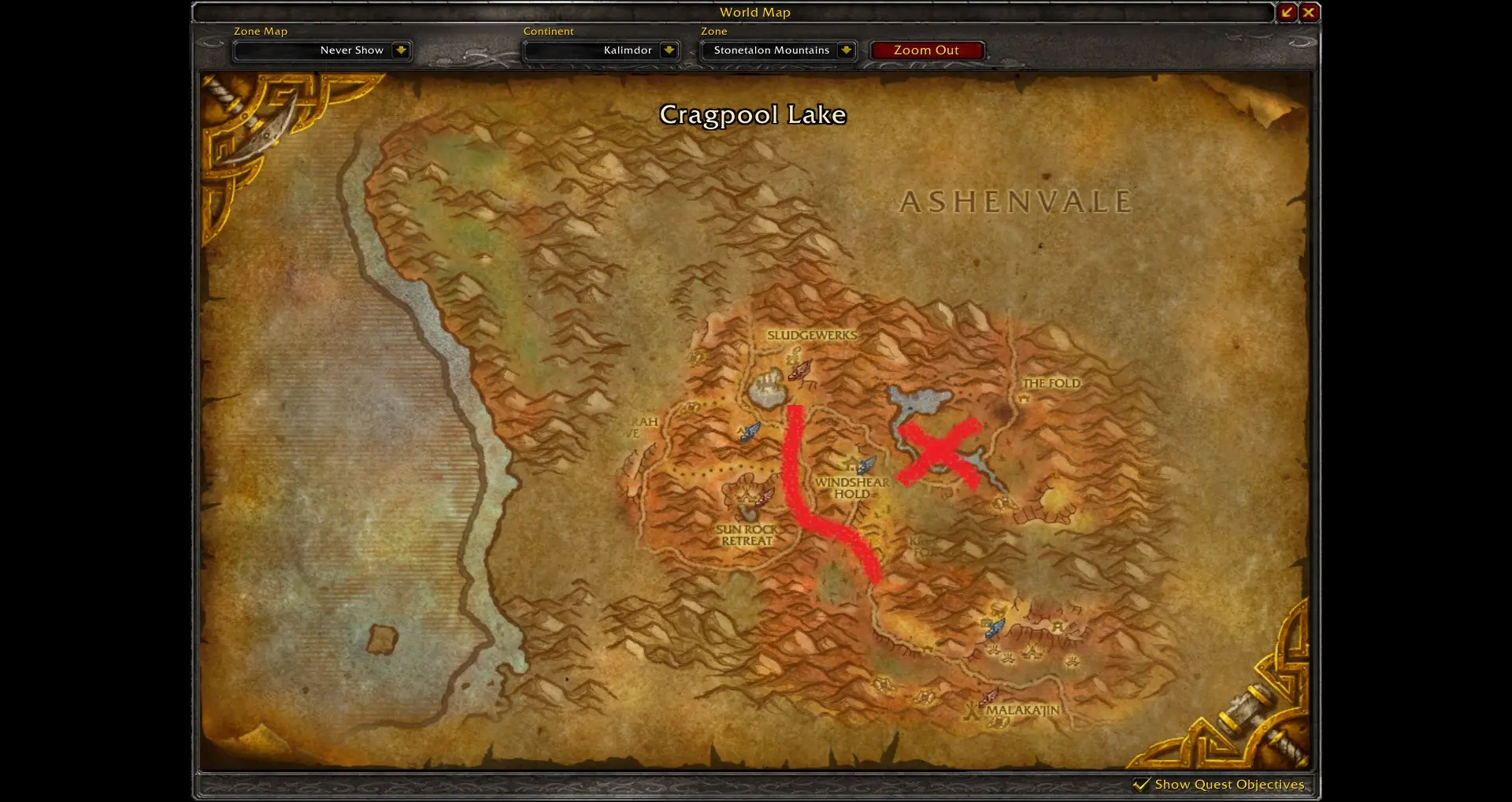Minimize the World Map with arrow button
Screen dimensions: 1512x802
point(1287,12)
